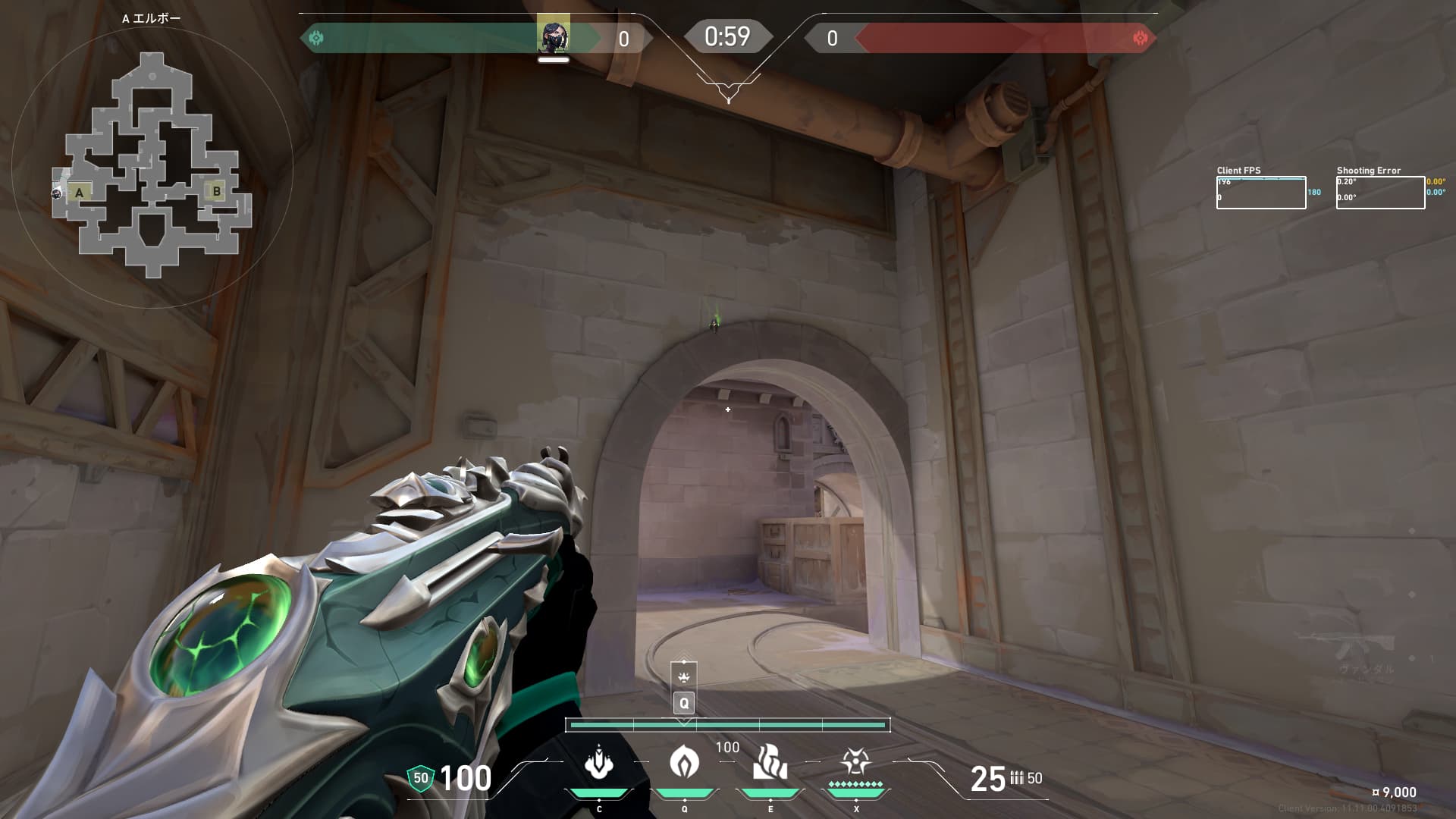
Task: Click the green team icon on the score bar
Action: tap(316, 38)
